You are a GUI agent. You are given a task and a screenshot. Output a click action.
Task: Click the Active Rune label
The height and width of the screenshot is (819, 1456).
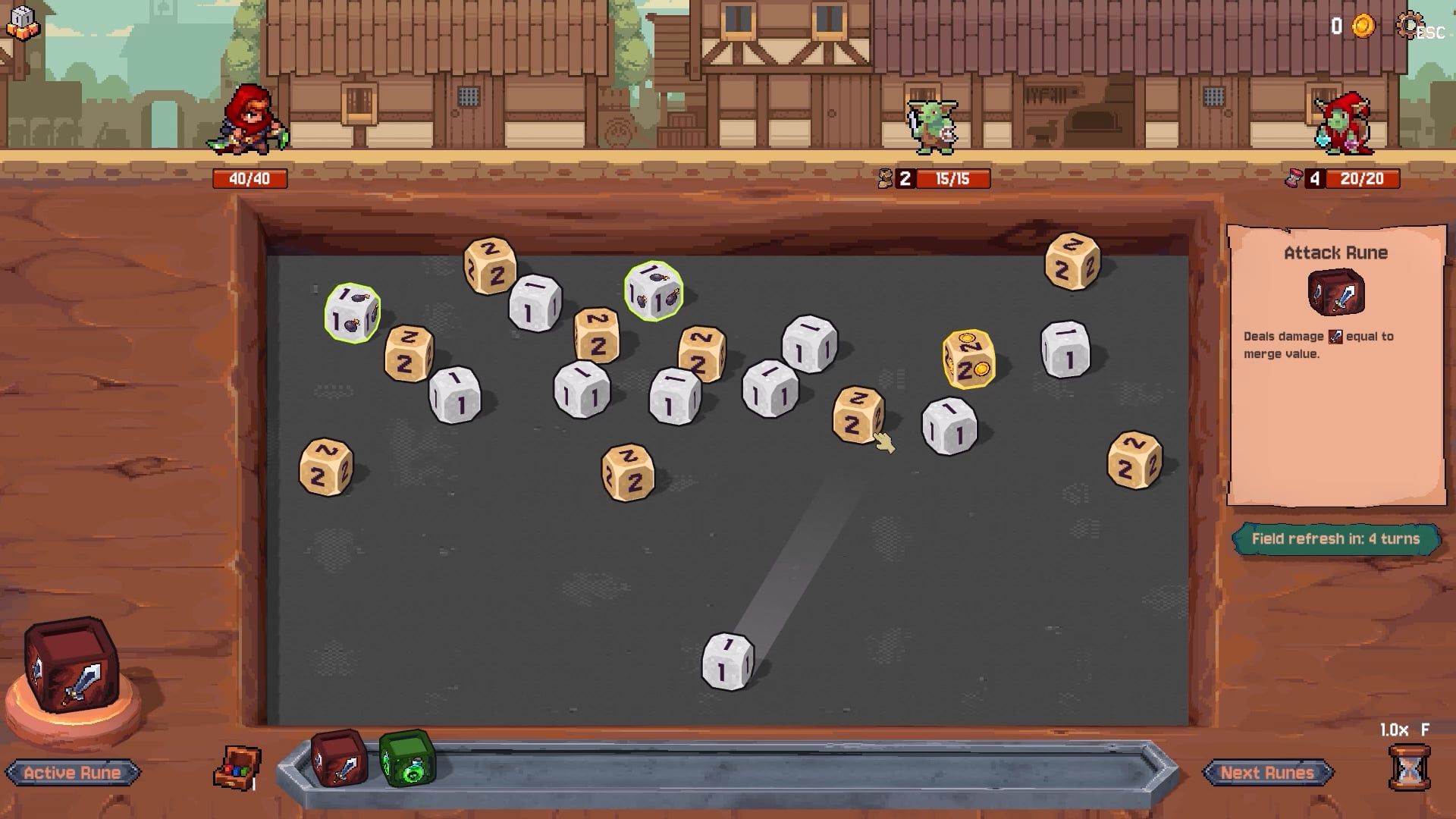pyautogui.click(x=72, y=773)
